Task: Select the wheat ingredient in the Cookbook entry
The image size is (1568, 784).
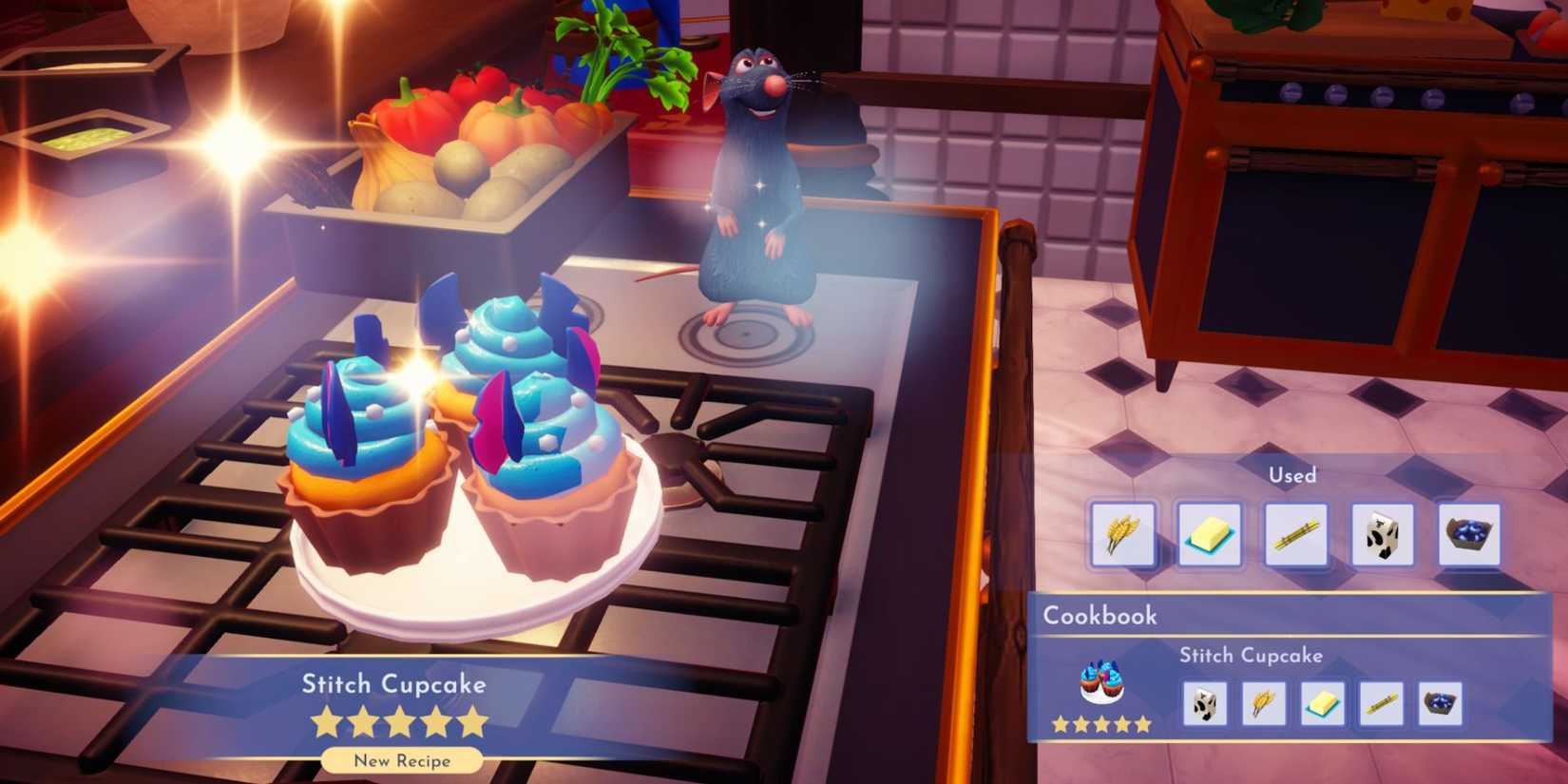Action: coord(1265,703)
